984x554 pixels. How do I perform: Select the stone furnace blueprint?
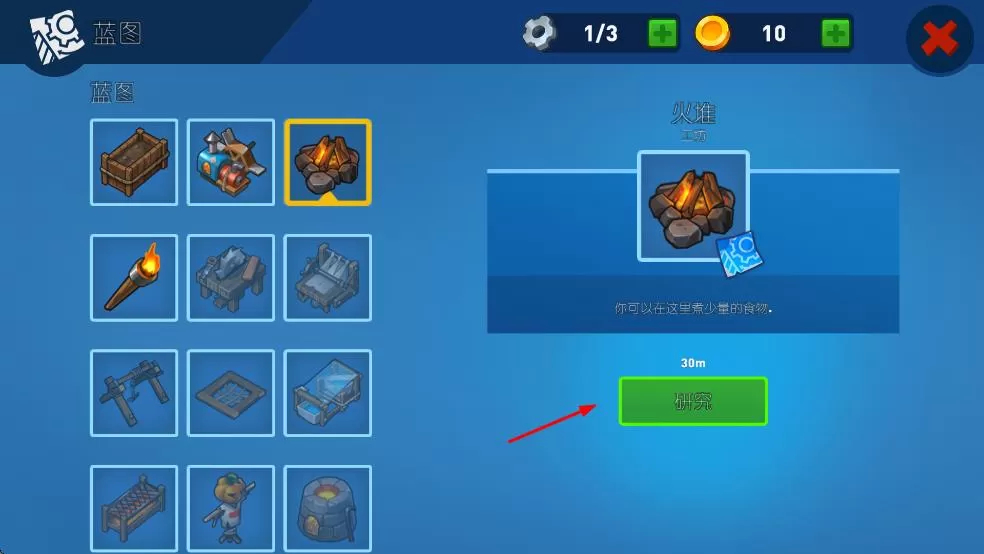pos(328,508)
